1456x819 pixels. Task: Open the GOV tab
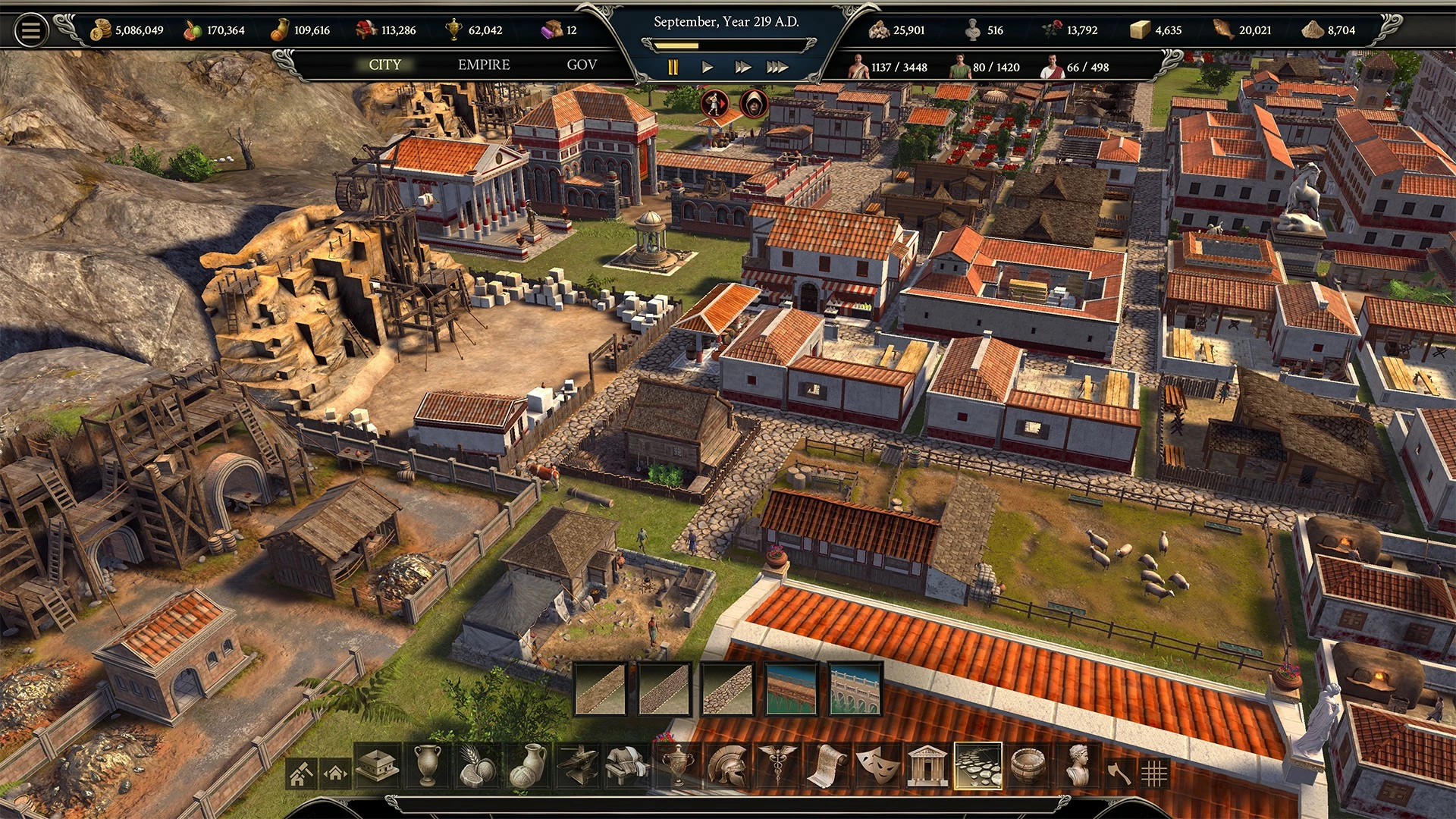point(582,65)
